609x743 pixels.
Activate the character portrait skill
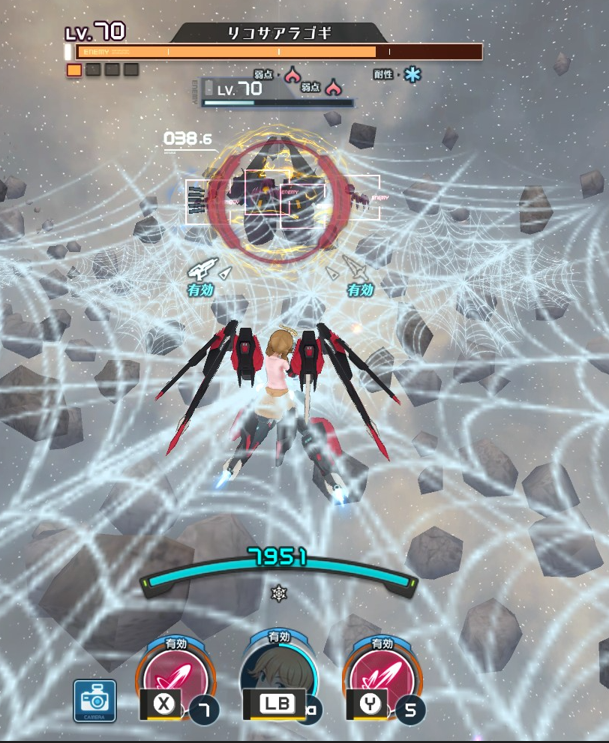tap(279, 675)
